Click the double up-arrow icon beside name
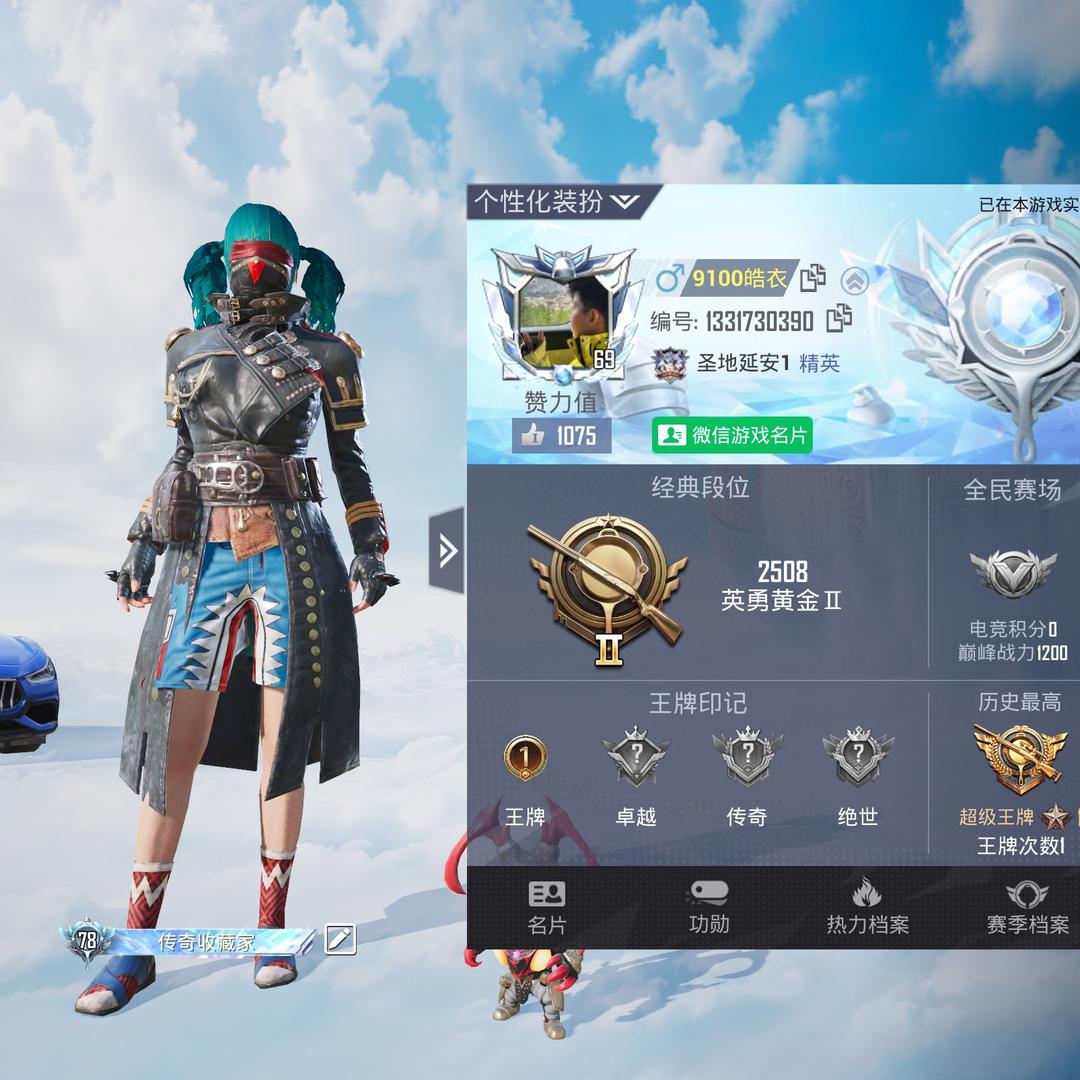1080x1080 pixels. point(853,281)
